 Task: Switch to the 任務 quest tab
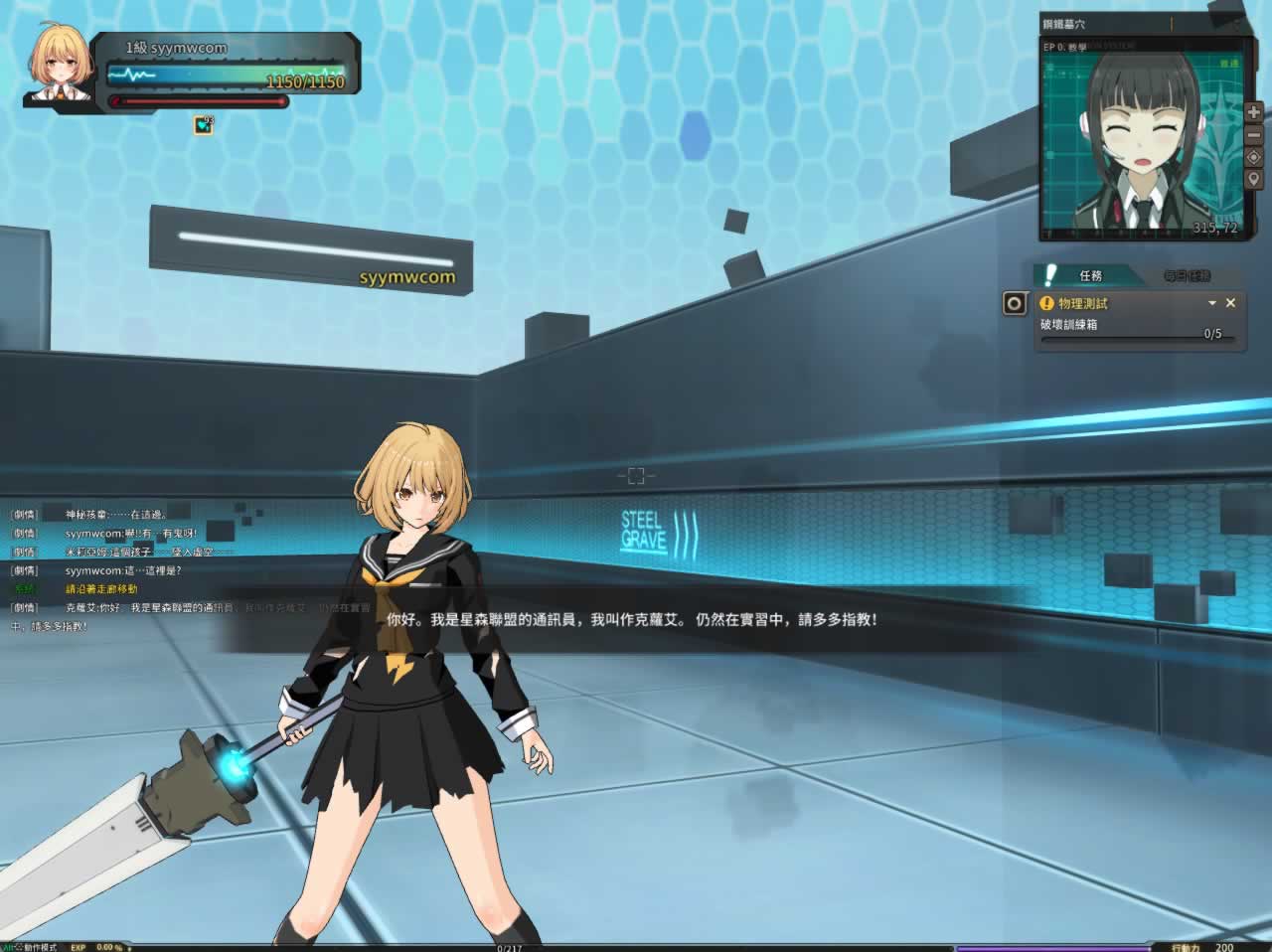[x=1090, y=275]
